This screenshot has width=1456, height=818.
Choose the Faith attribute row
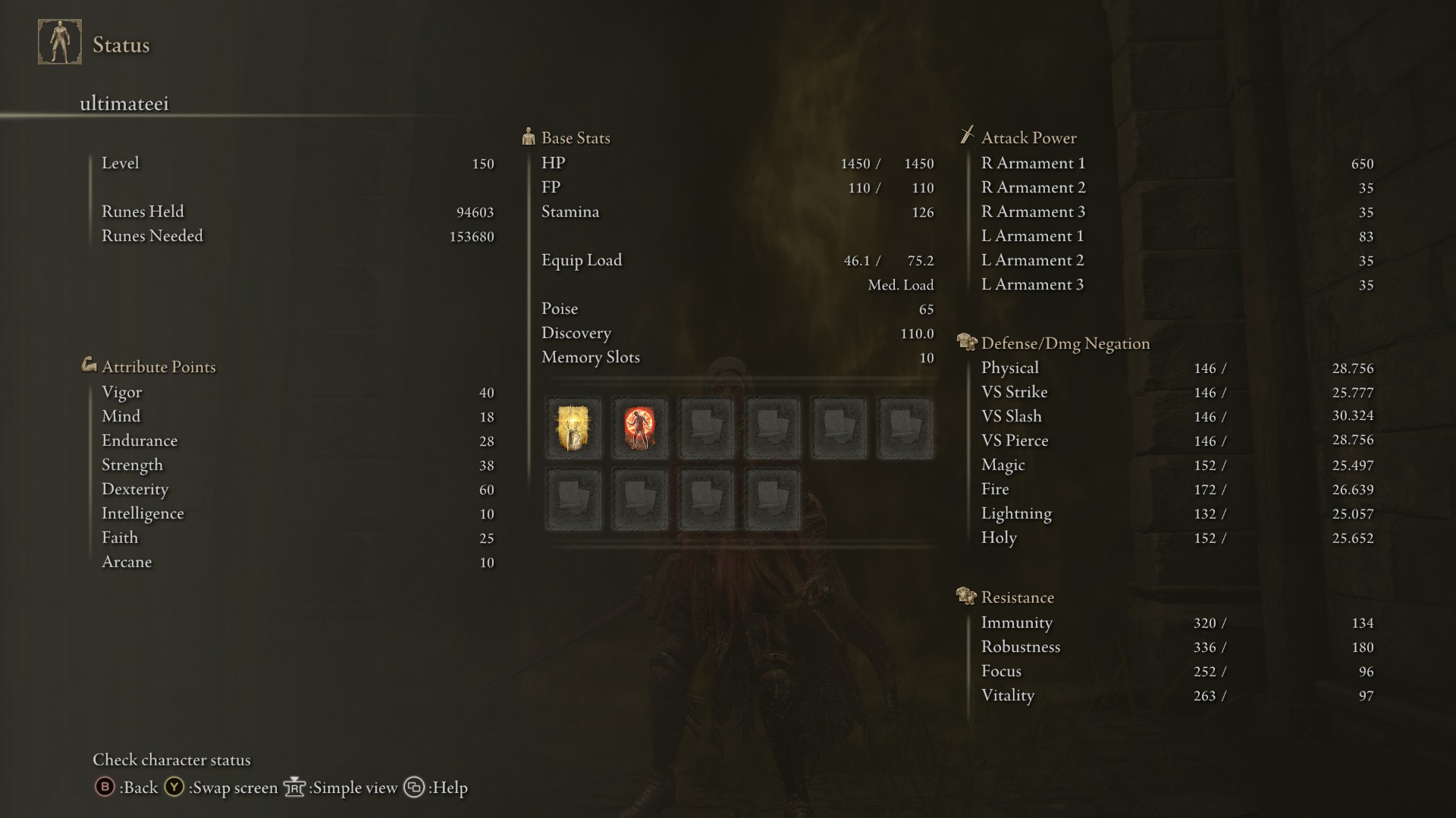(297, 537)
